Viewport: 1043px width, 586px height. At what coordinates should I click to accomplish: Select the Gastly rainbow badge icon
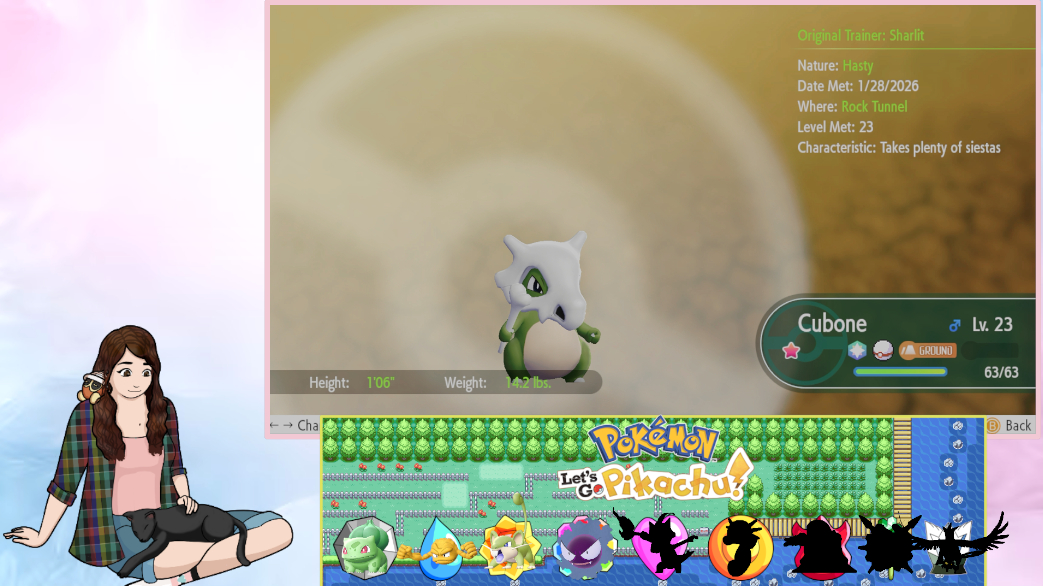(x=584, y=546)
